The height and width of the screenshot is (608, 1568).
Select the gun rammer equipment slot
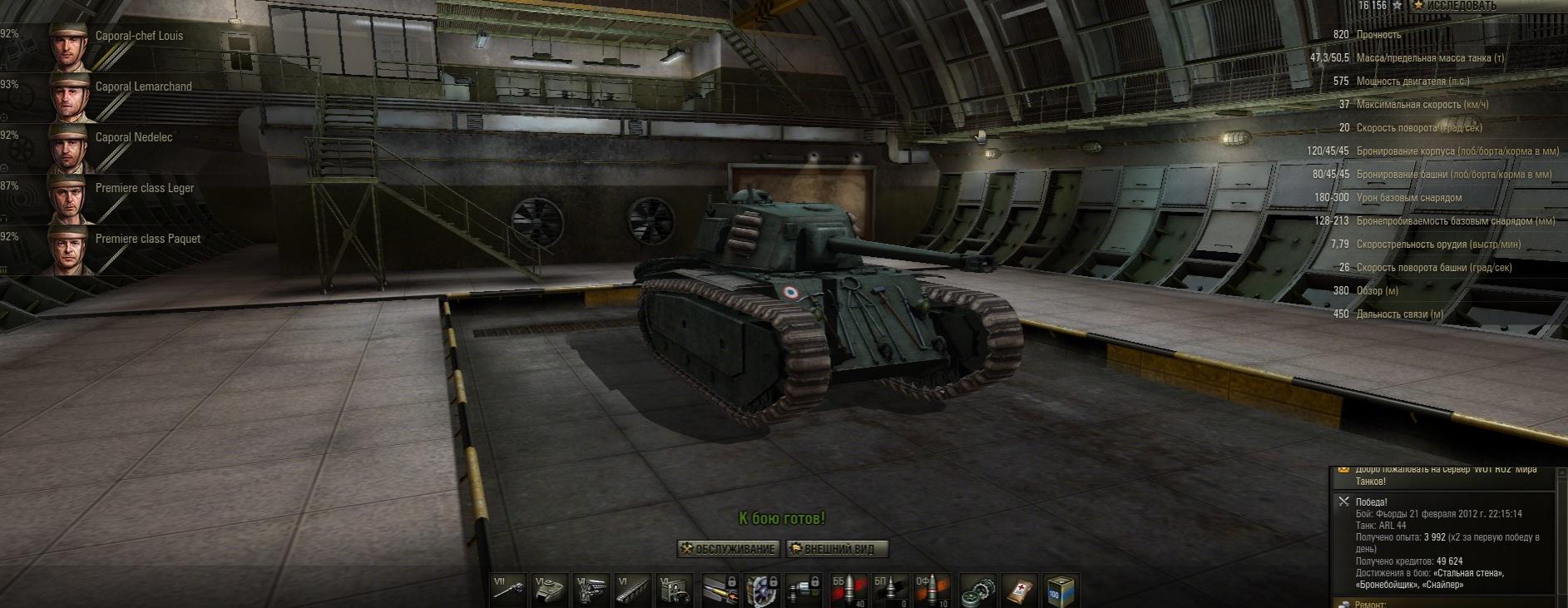click(x=721, y=590)
